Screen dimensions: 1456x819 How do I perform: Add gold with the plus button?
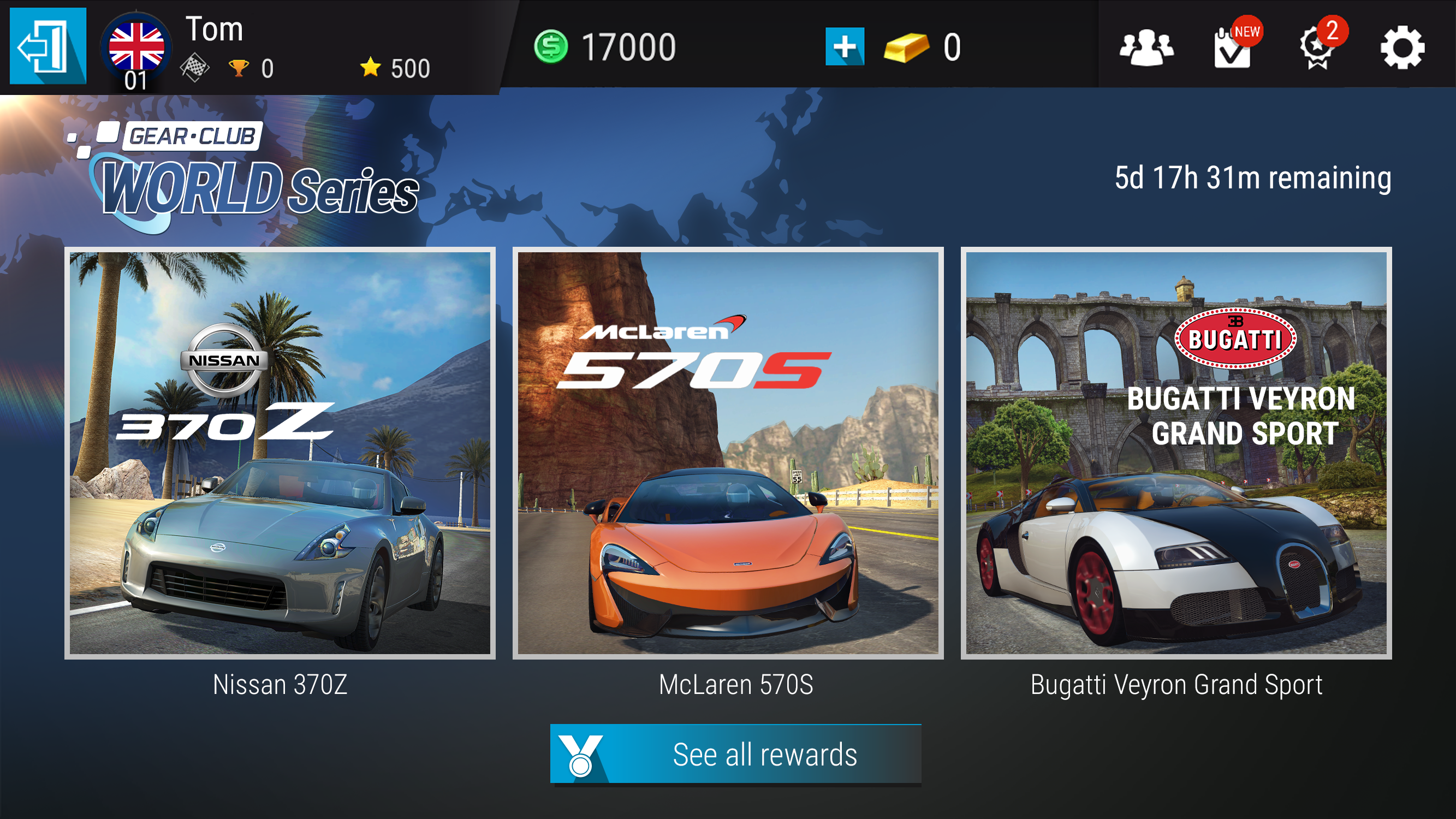coord(845,46)
